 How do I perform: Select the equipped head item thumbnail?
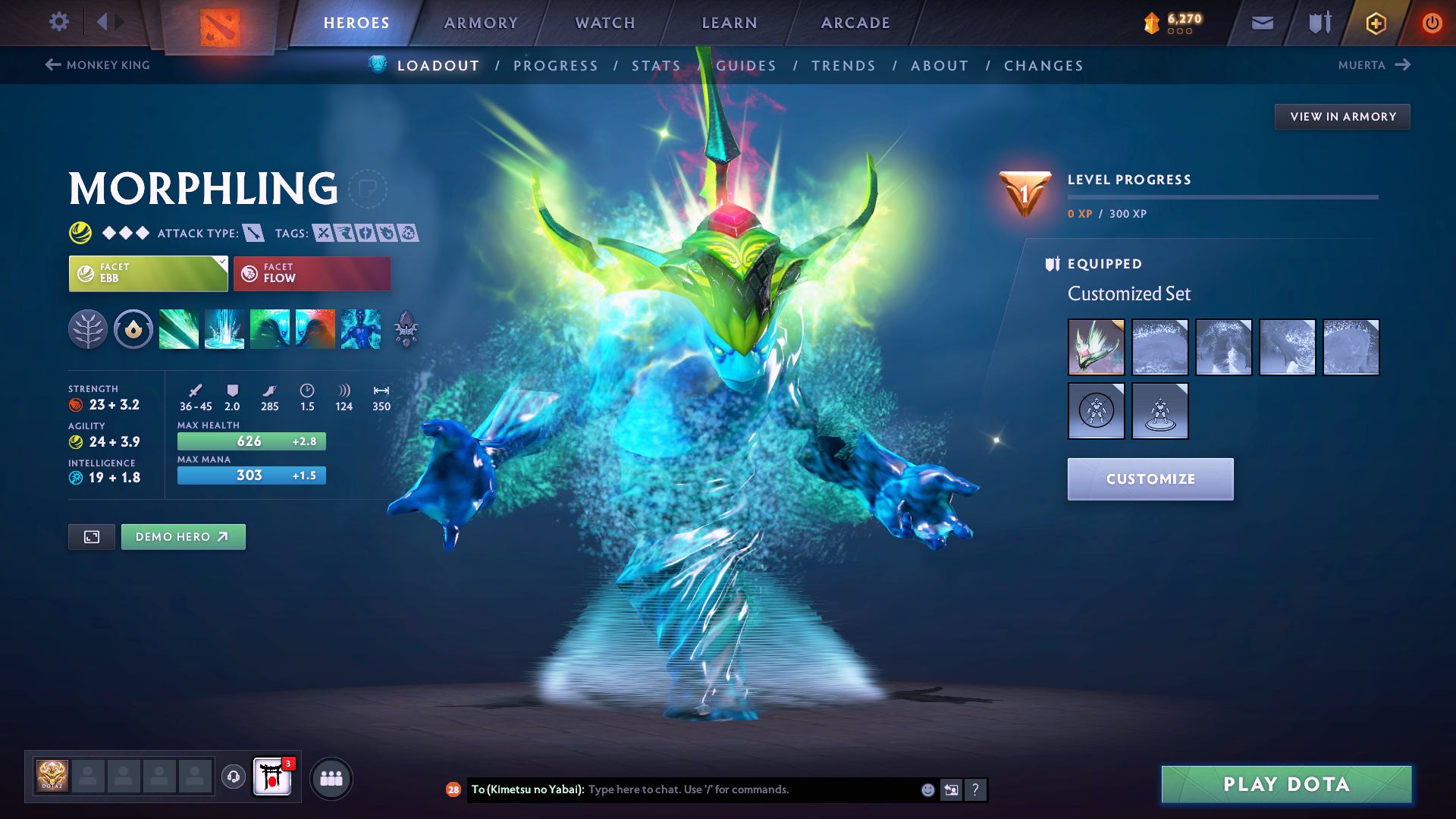pos(1096,347)
